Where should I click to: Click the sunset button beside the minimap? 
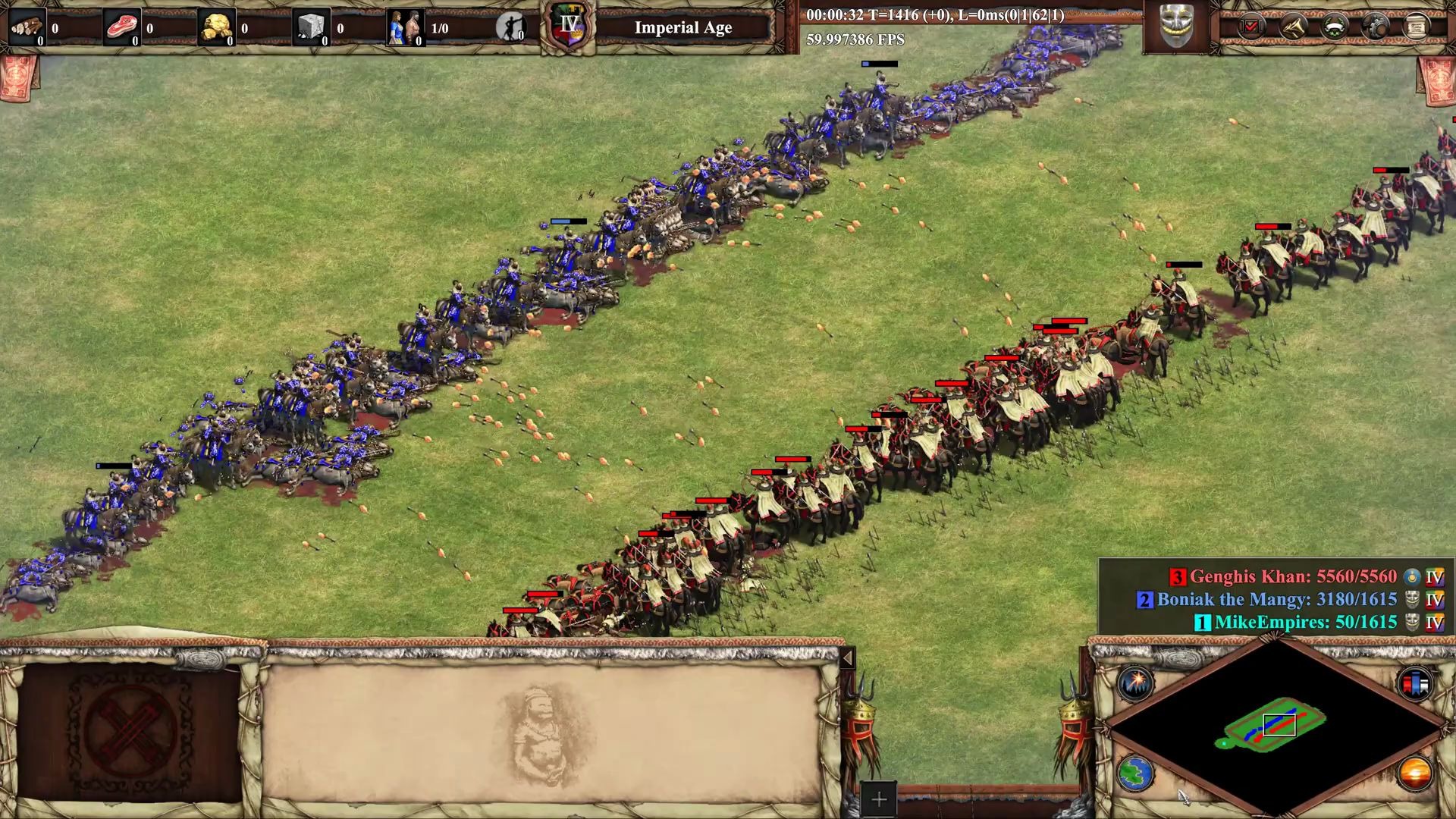(1415, 773)
